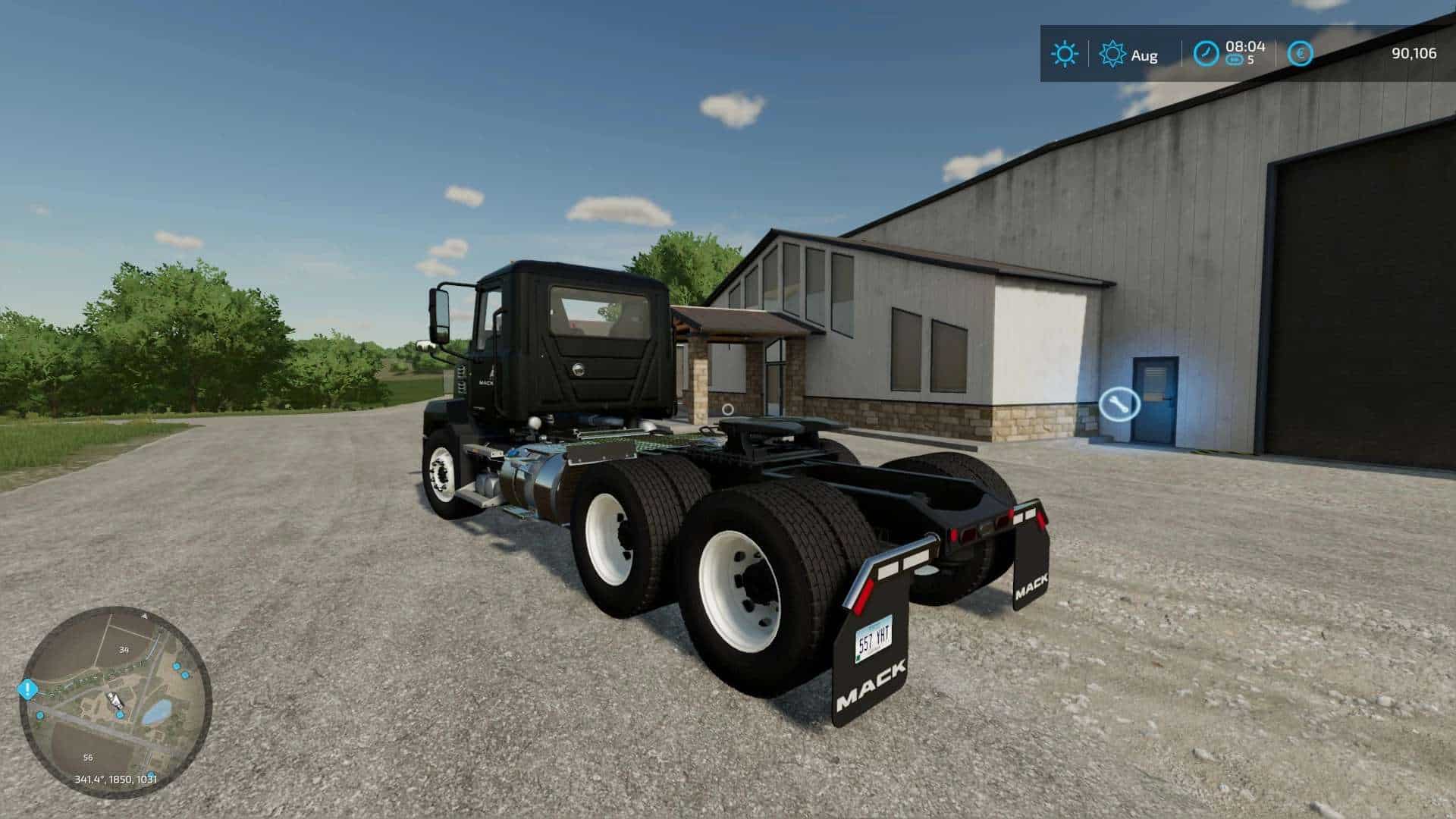Select field 34 on the minimap
Screen dimensions: 1456x819
click(123, 649)
